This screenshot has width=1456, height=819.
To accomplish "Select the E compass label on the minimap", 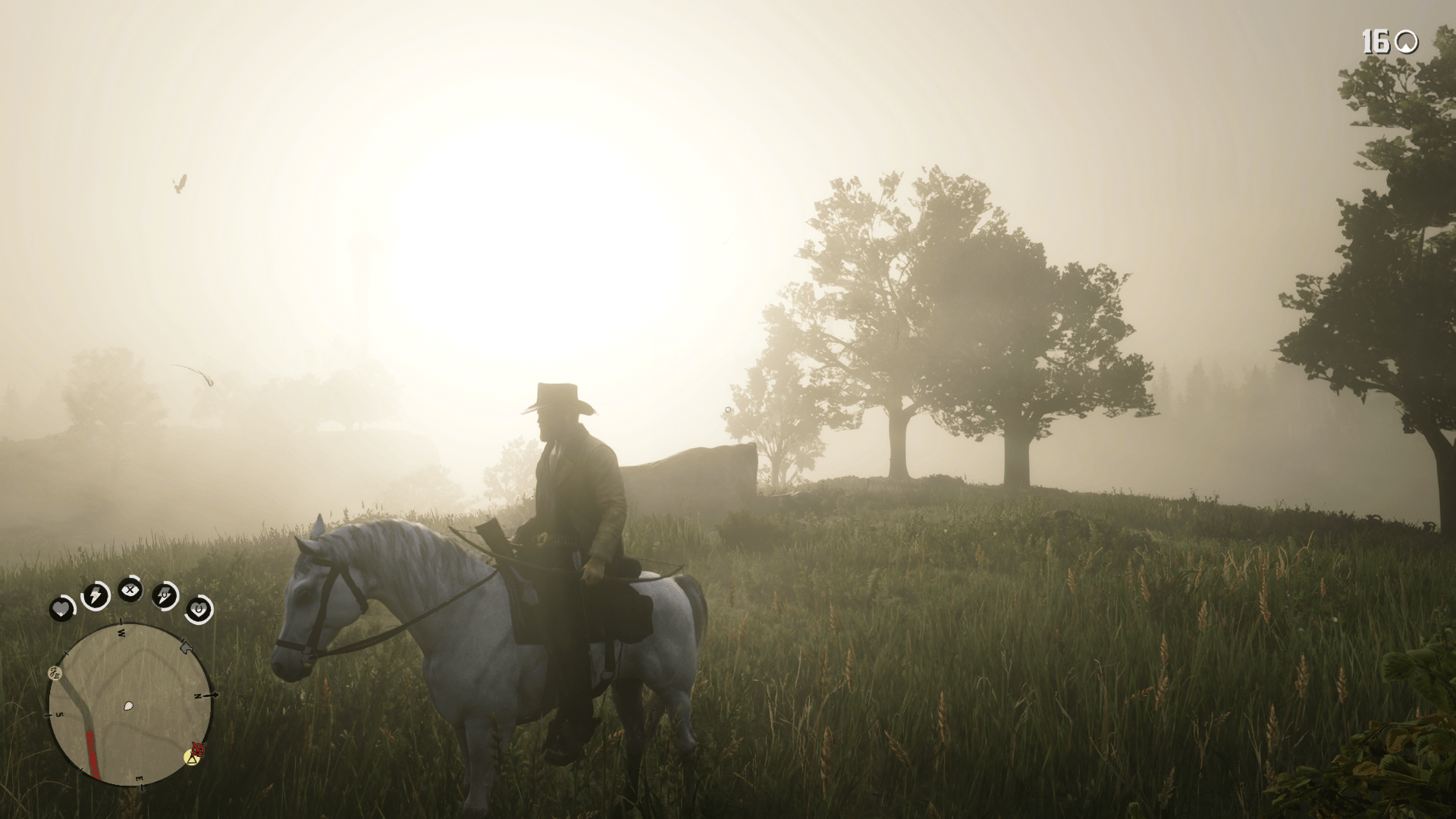I will pos(139,778).
